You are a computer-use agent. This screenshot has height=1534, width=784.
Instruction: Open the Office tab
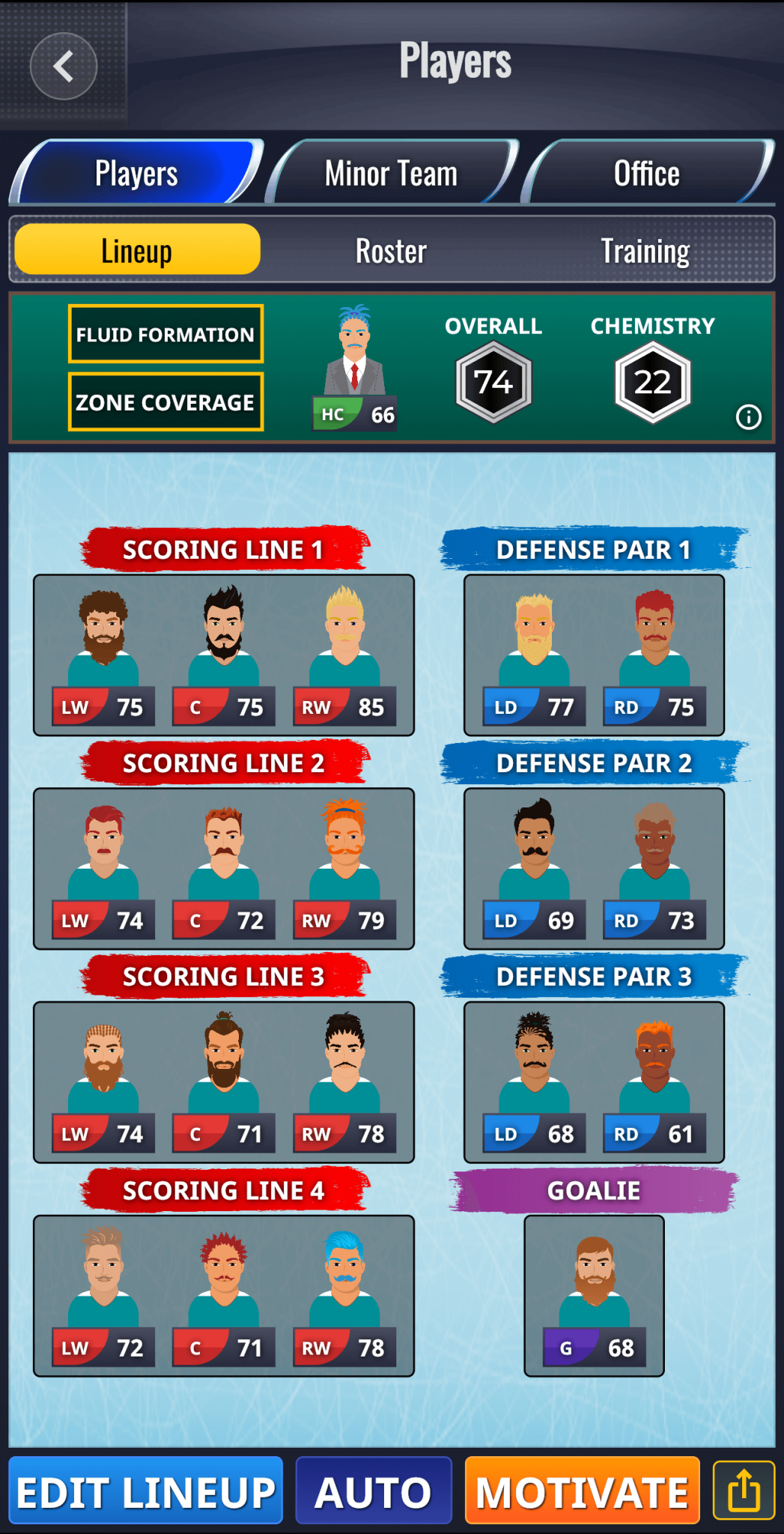(x=647, y=174)
